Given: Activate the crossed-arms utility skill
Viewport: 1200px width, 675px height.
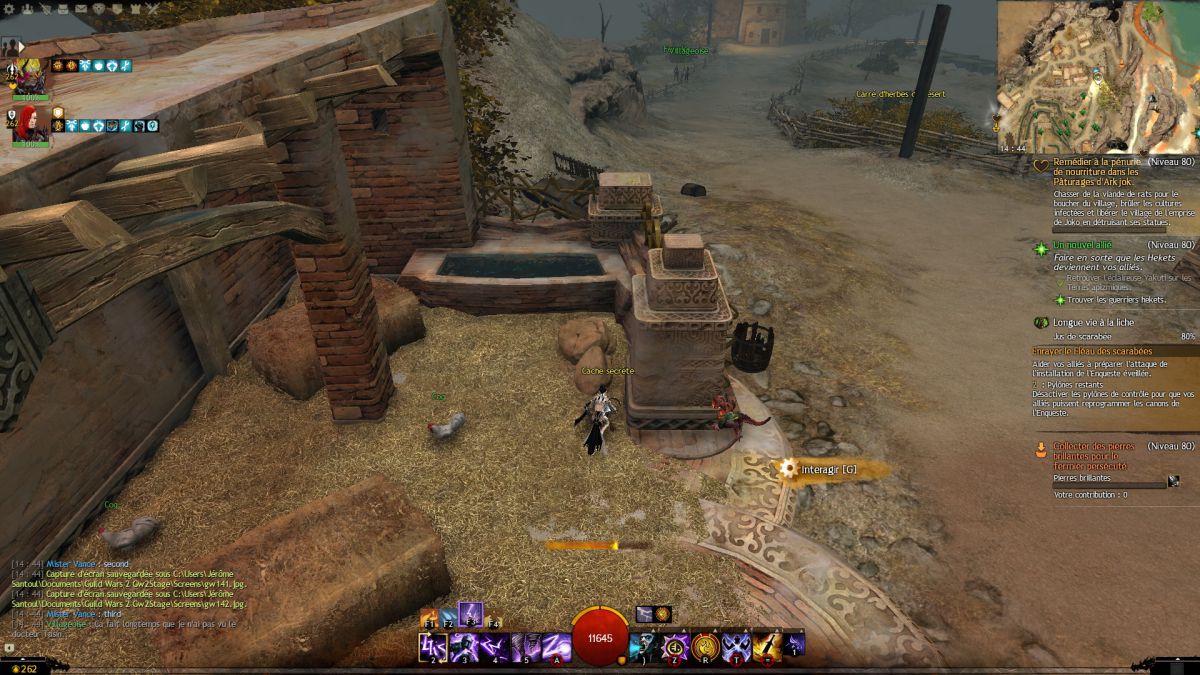Looking at the screenshot, I should [x=738, y=647].
